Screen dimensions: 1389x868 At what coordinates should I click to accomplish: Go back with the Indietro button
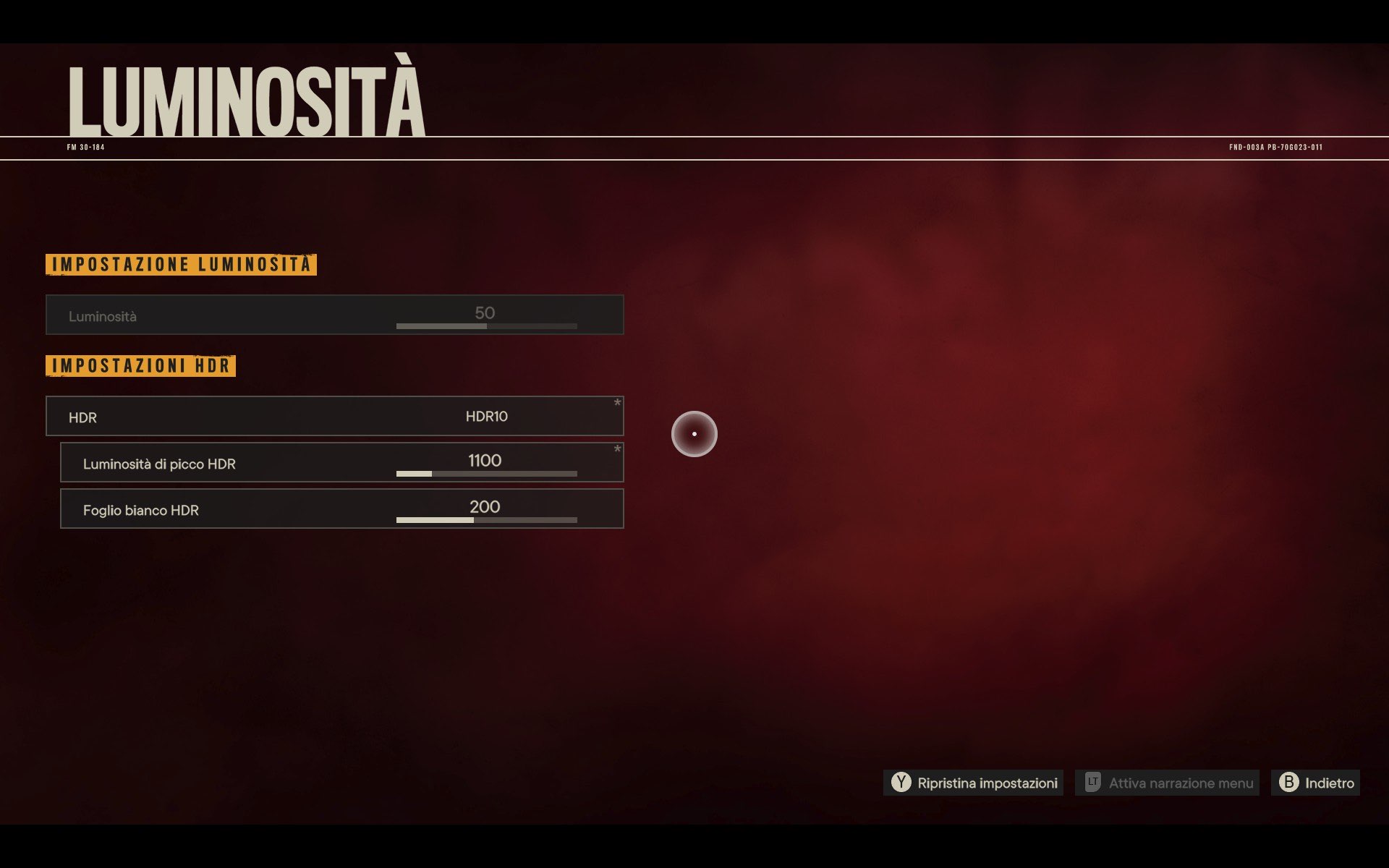point(1316,783)
